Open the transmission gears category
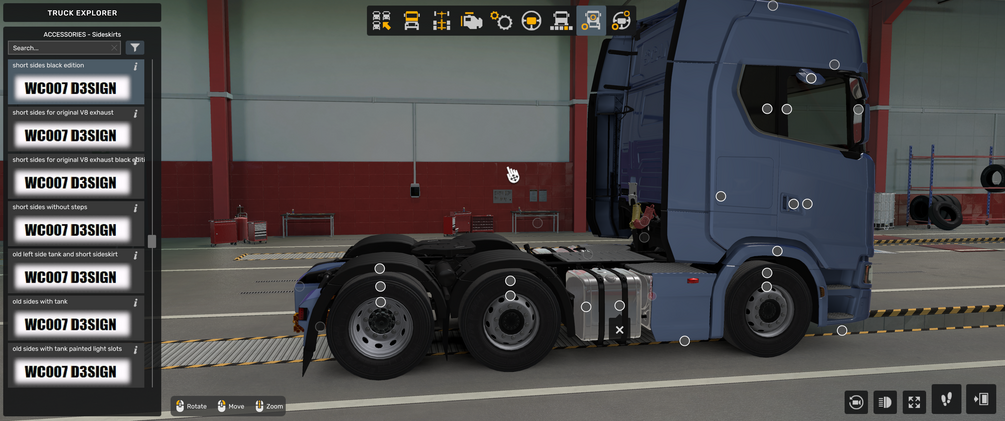Image resolution: width=1005 pixels, height=421 pixels. click(501, 20)
